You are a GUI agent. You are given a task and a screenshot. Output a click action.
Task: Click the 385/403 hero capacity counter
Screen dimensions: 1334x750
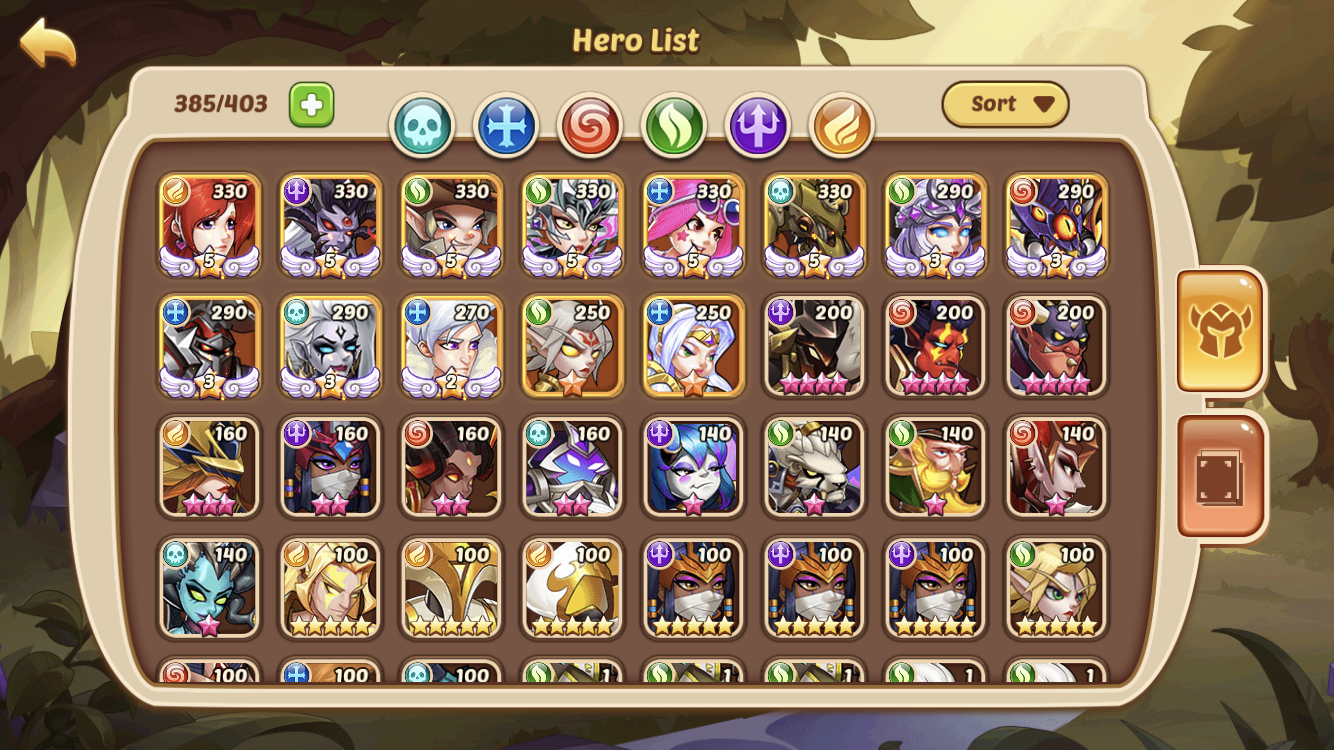(x=222, y=103)
